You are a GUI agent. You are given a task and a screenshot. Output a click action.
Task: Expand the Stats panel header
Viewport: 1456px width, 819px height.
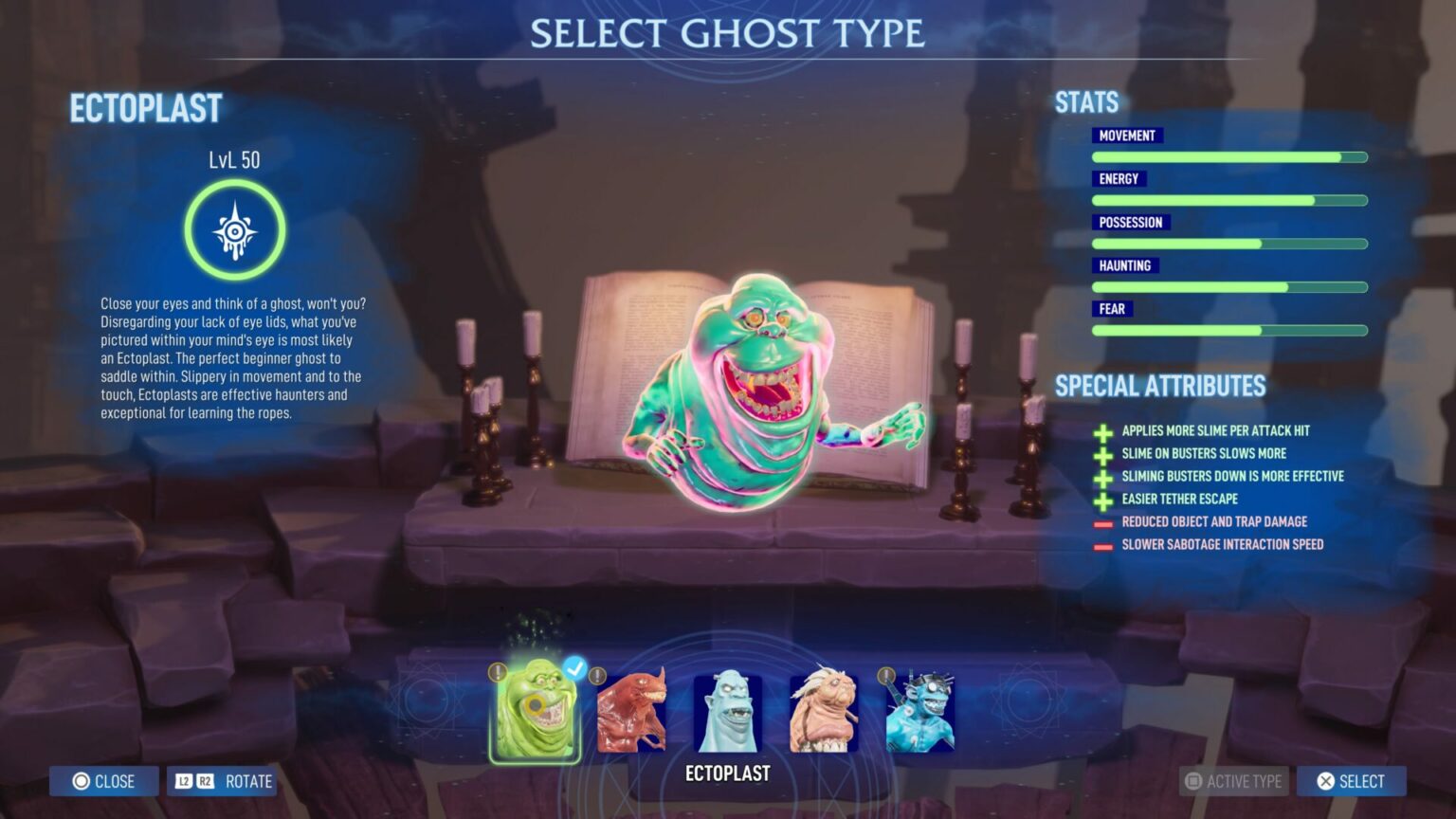tap(1085, 101)
